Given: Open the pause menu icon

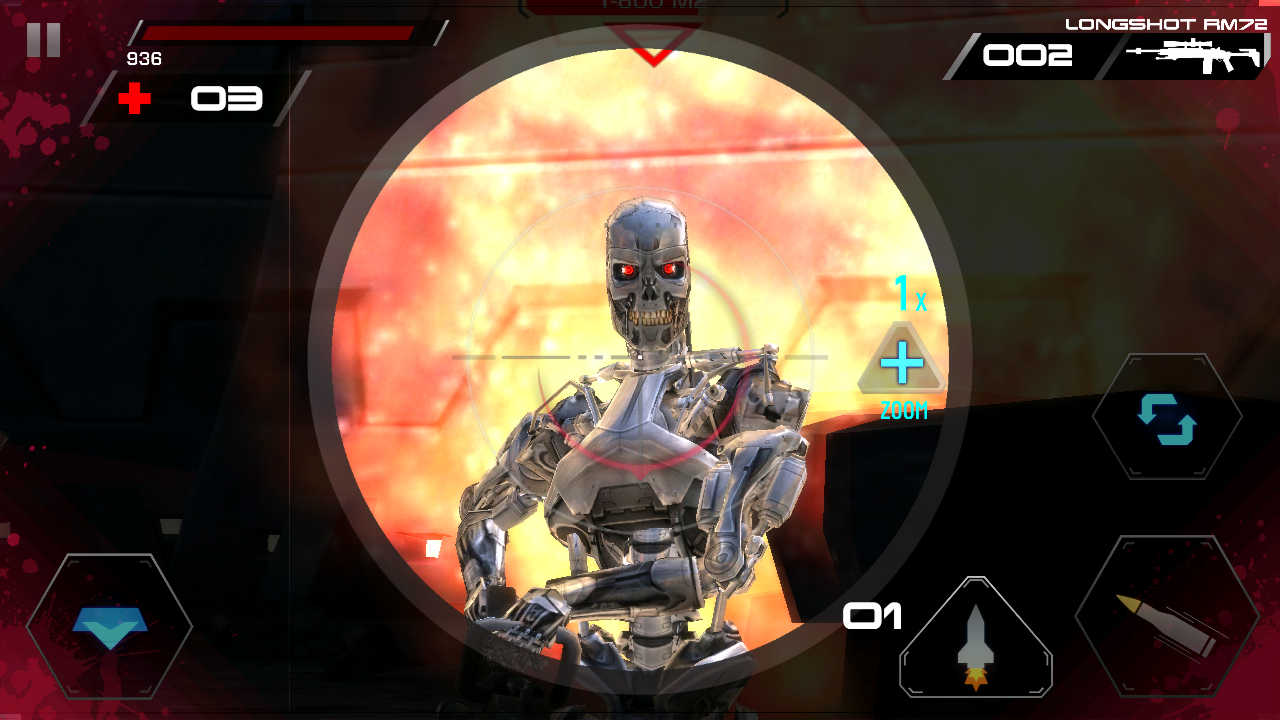Looking at the screenshot, I should 41,41.
